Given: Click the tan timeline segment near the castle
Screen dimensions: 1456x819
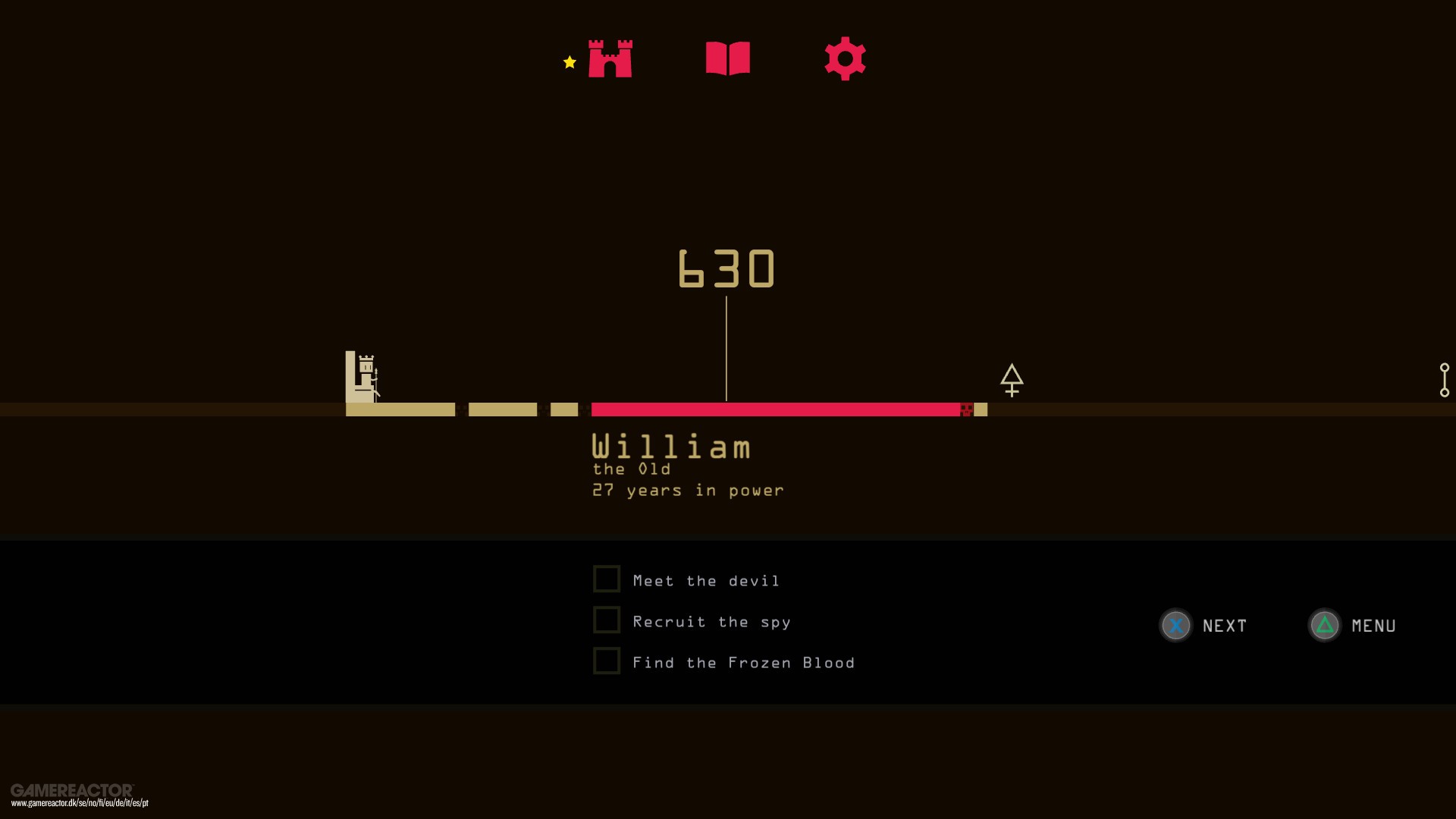Looking at the screenshot, I should pos(402,409).
